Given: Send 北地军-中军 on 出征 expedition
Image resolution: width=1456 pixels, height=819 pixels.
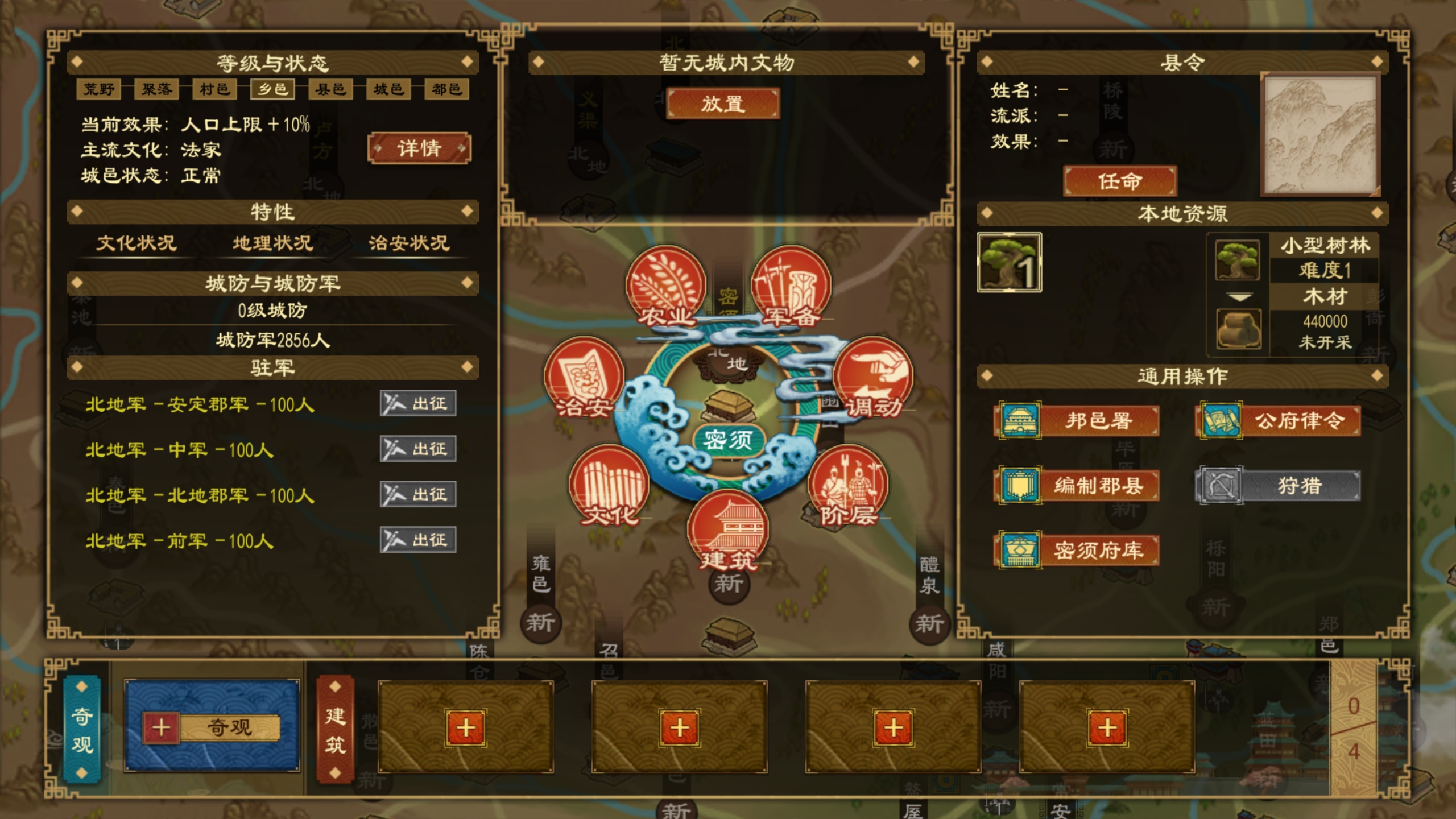Looking at the screenshot, I should tap(418, 449).
